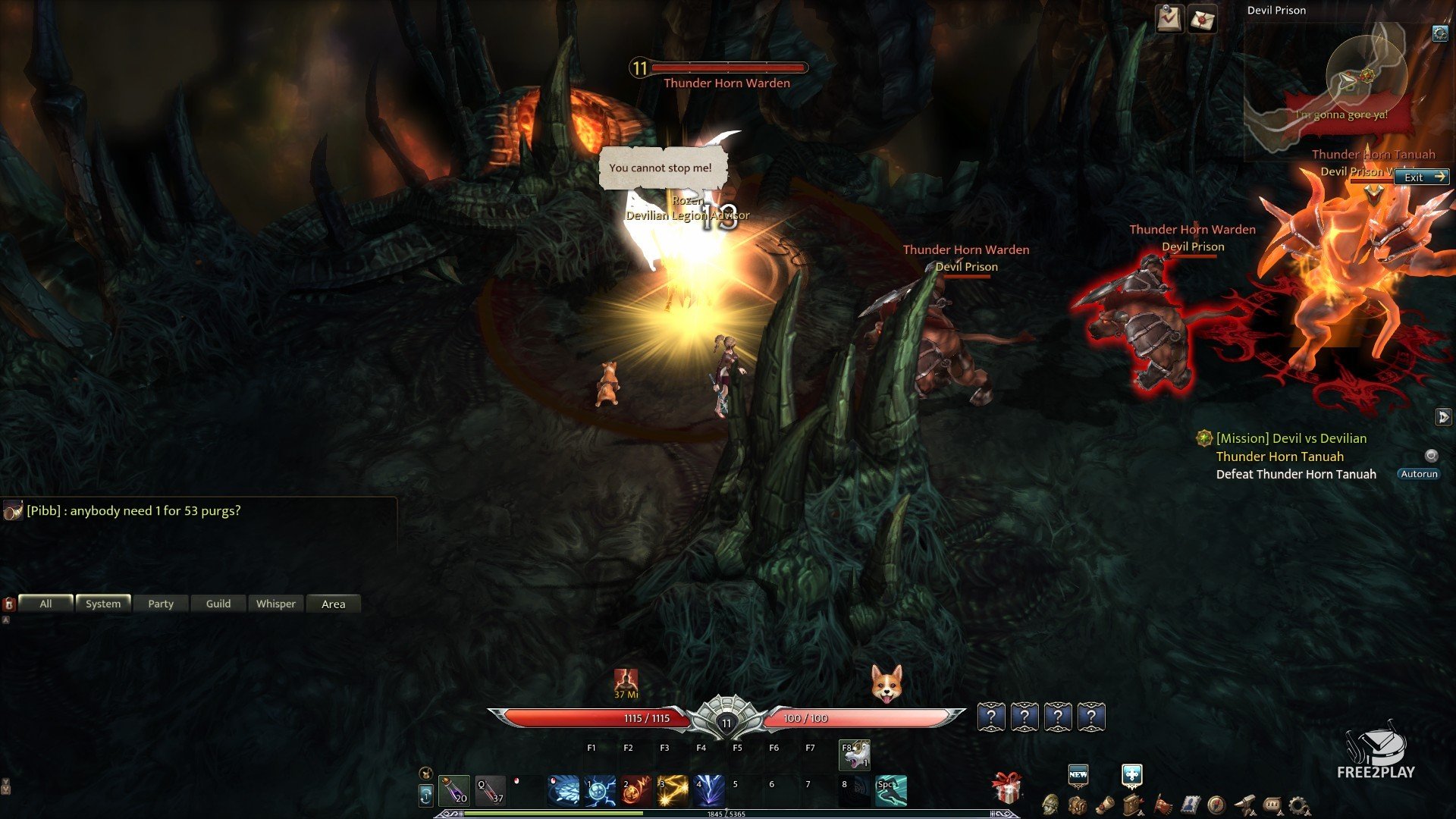Activate the blue lightning orb skill
1456x819 pixels.
[600, 790]
